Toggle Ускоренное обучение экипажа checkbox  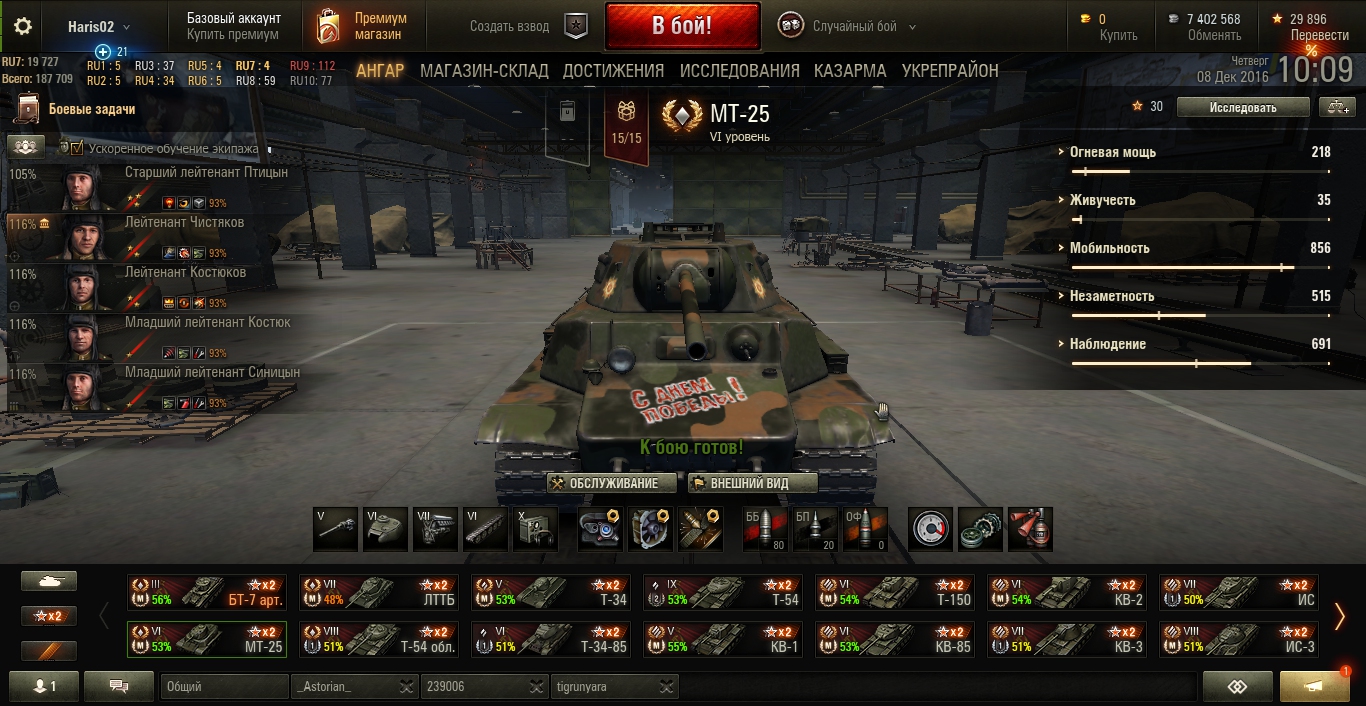coord(77,148)
